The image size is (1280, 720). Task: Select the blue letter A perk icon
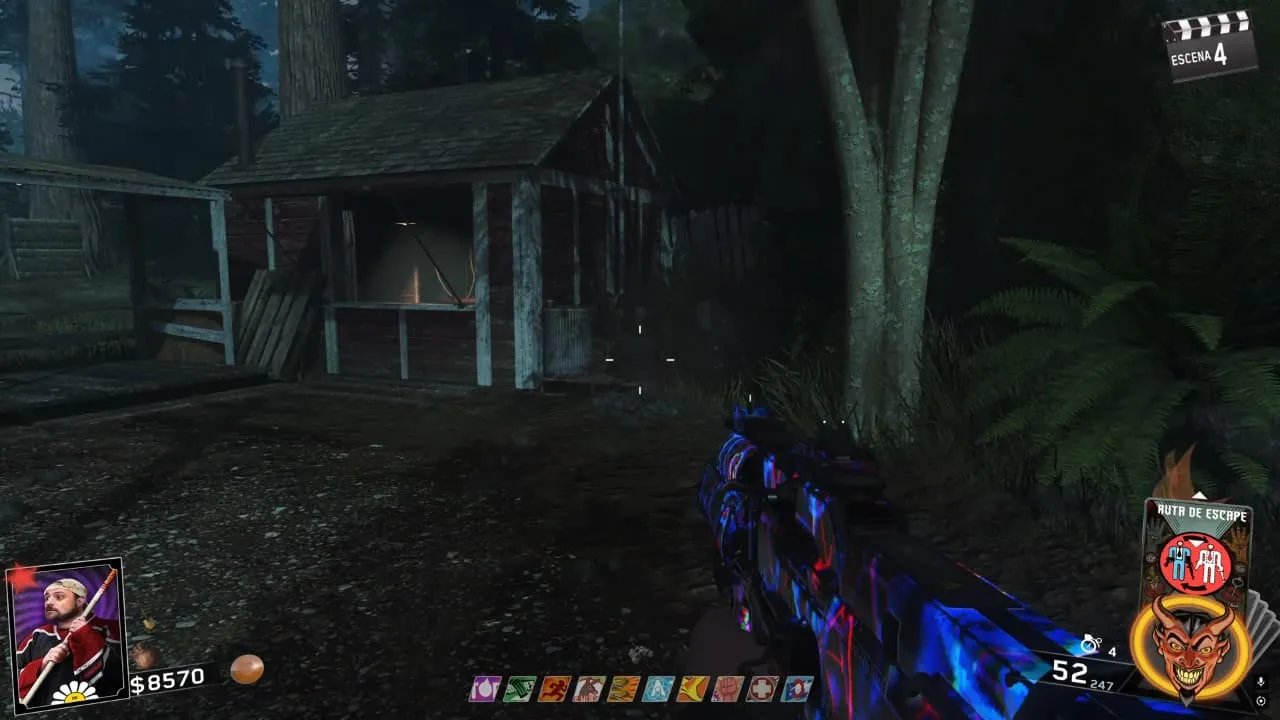point(658,689)
